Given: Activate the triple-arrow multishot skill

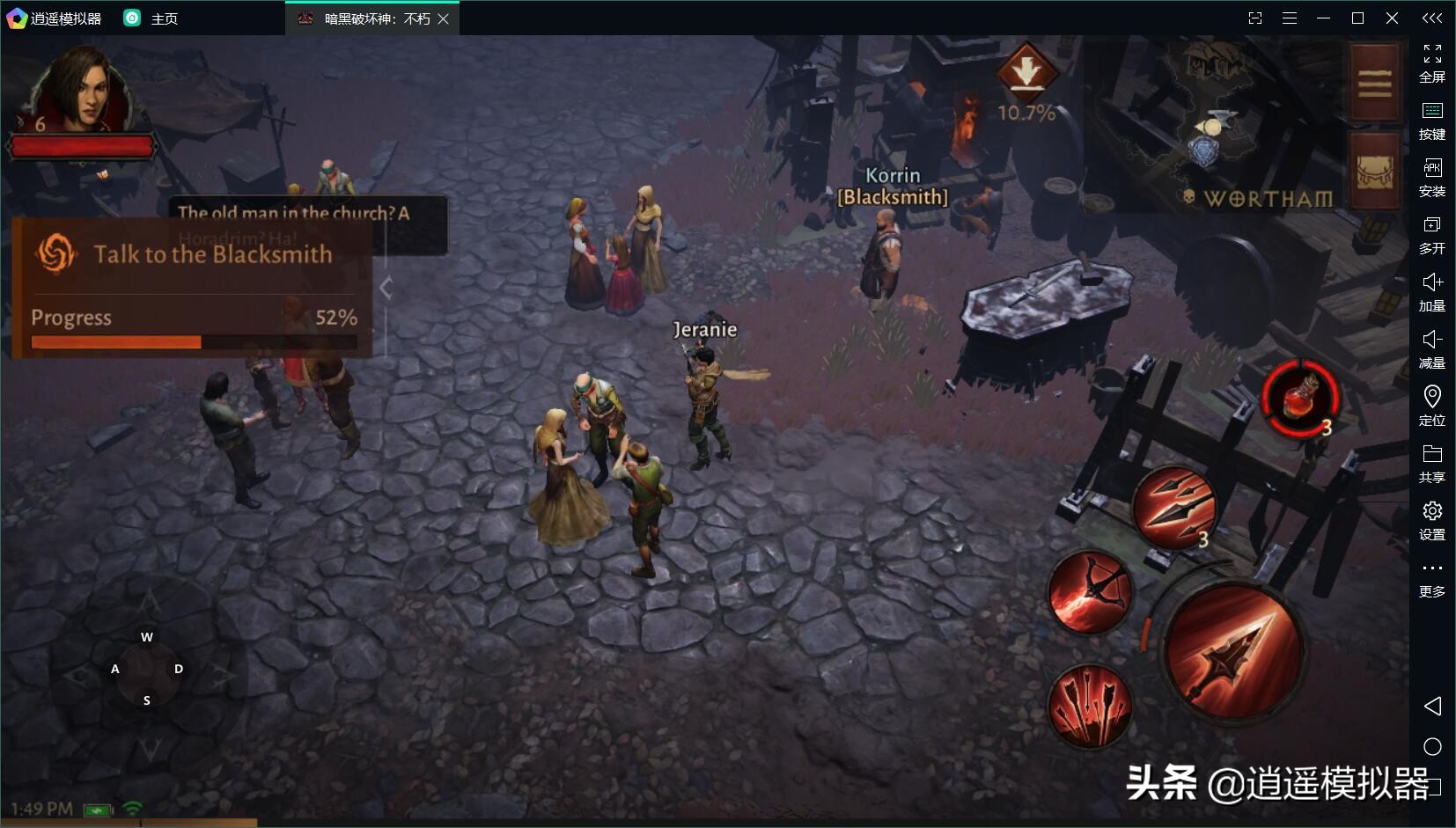Looking at the screenshot, I should point(1173,505).
